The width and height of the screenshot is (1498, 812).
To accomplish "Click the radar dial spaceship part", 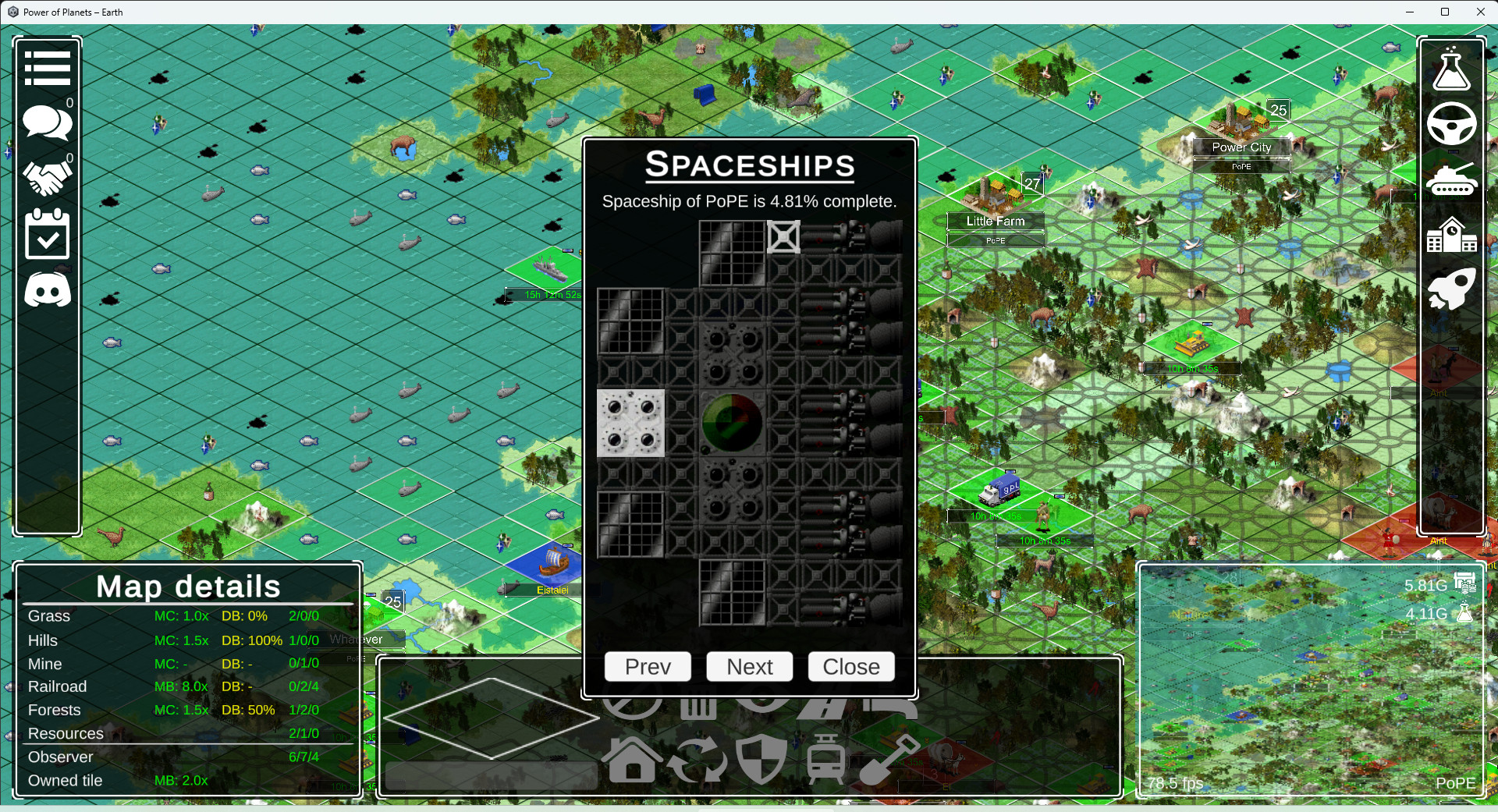I will pyautogui.click(x=732, y=422).
